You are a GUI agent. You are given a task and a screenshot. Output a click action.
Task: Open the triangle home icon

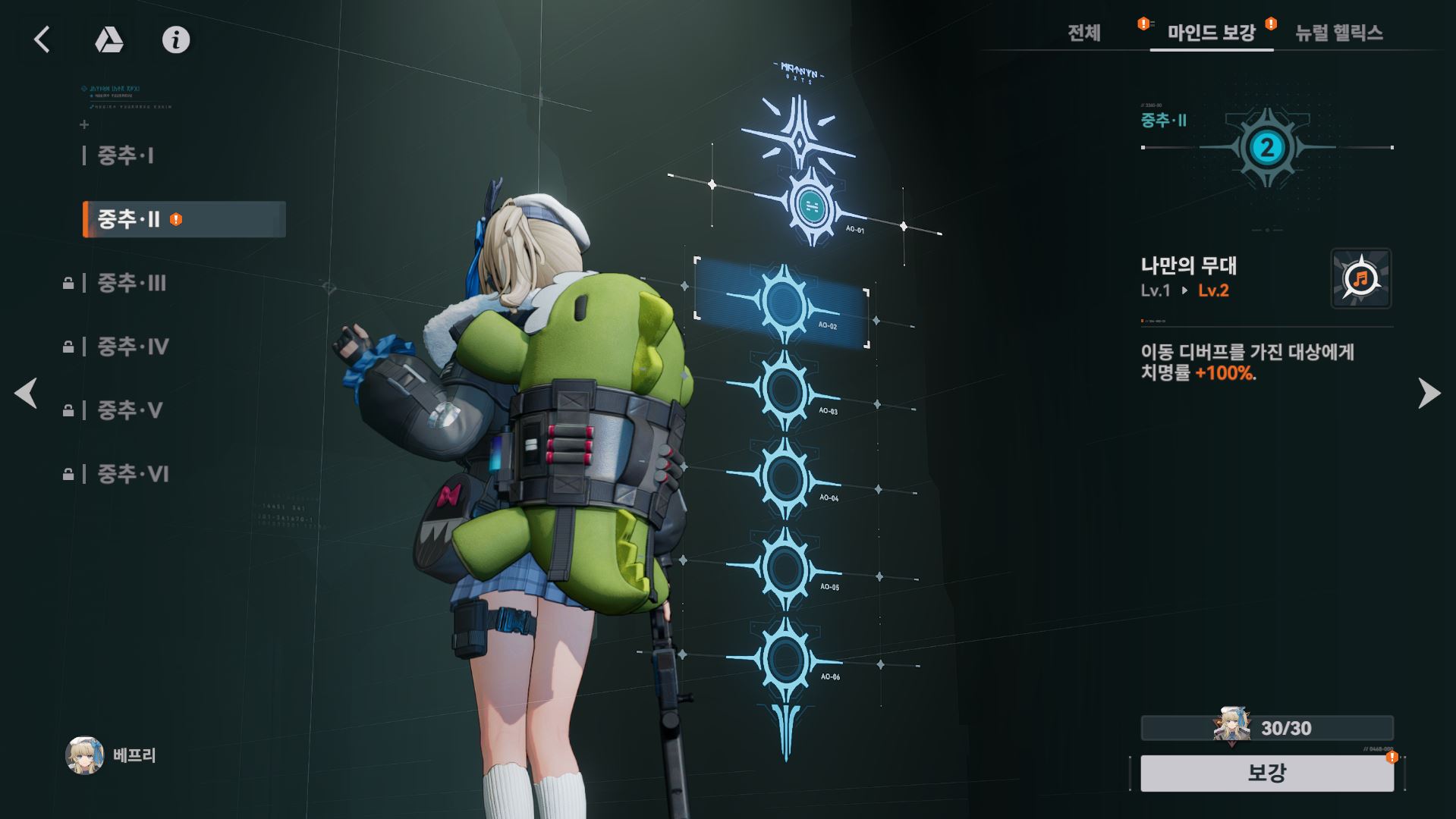click(108, 39)
